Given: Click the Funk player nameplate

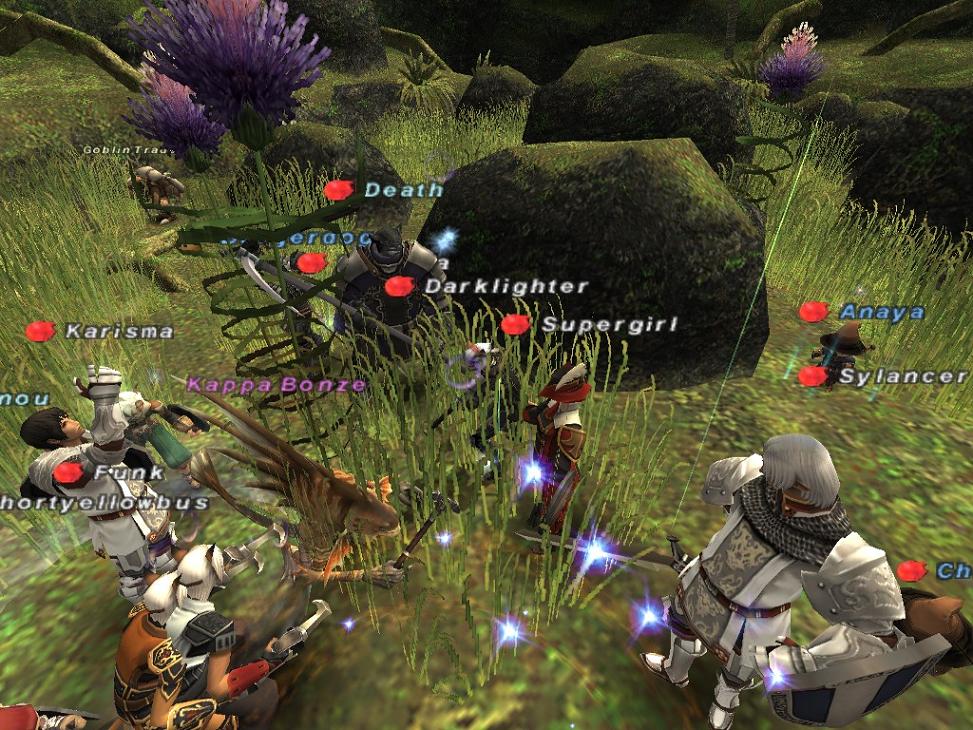Looking at the screenshot, I should 115,472.
